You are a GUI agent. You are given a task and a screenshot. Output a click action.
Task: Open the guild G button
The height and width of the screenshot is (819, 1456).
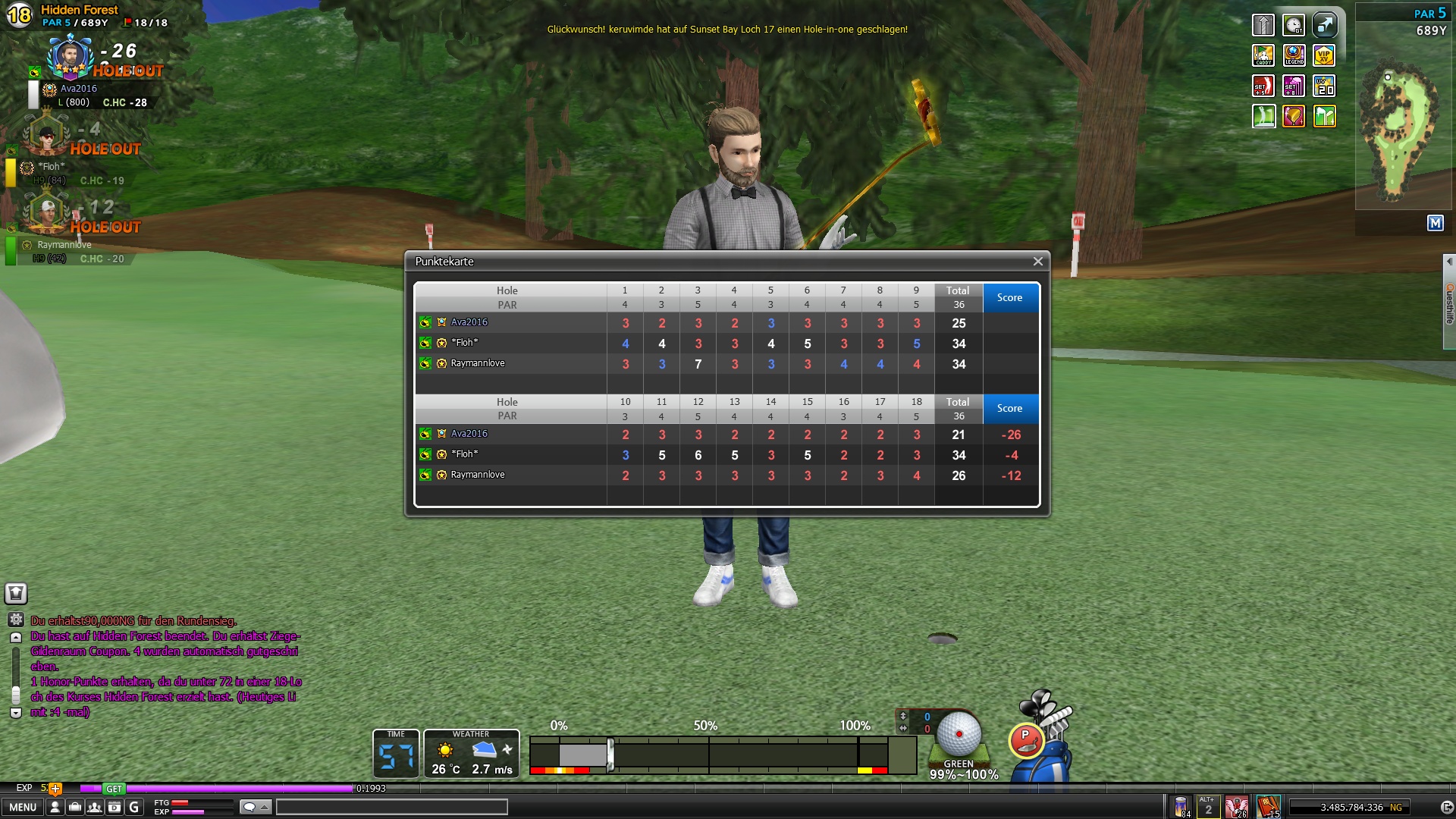[134, 807]
